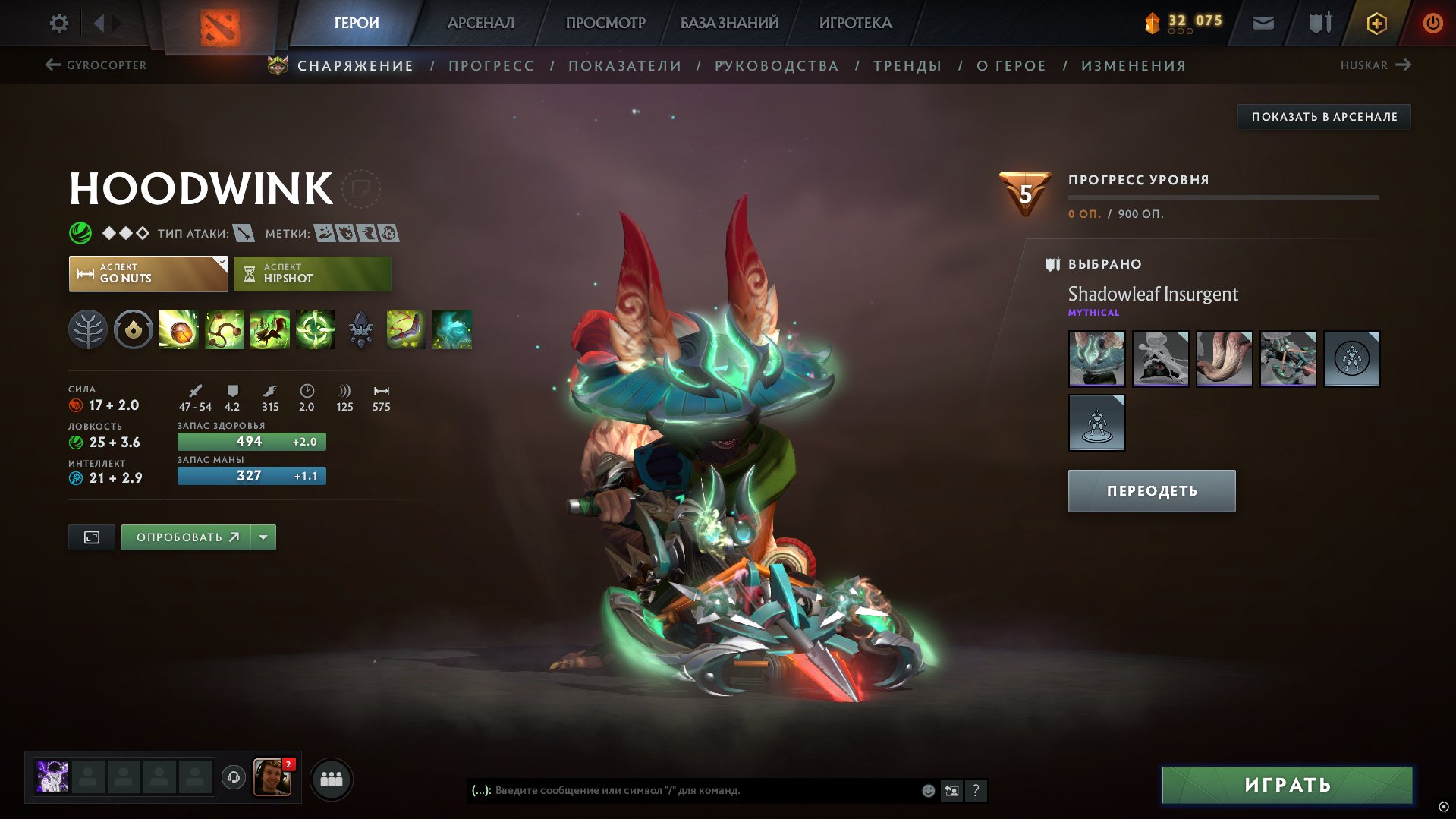Select the HIPSHOT aspect
The width and height of the screenshot is (1456, 819).
click(312, 273)
